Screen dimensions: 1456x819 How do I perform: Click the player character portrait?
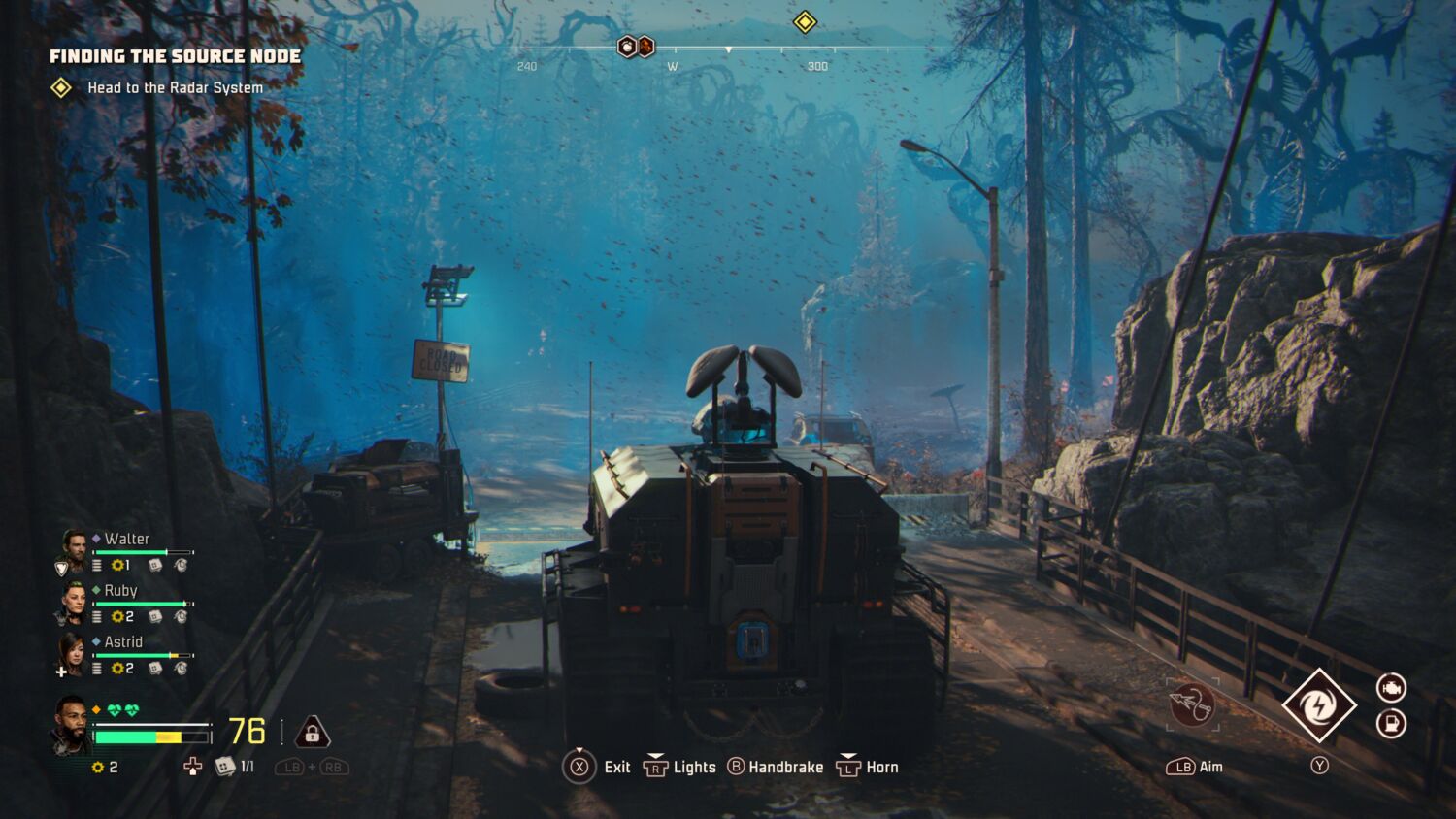[x=70, y=724]
